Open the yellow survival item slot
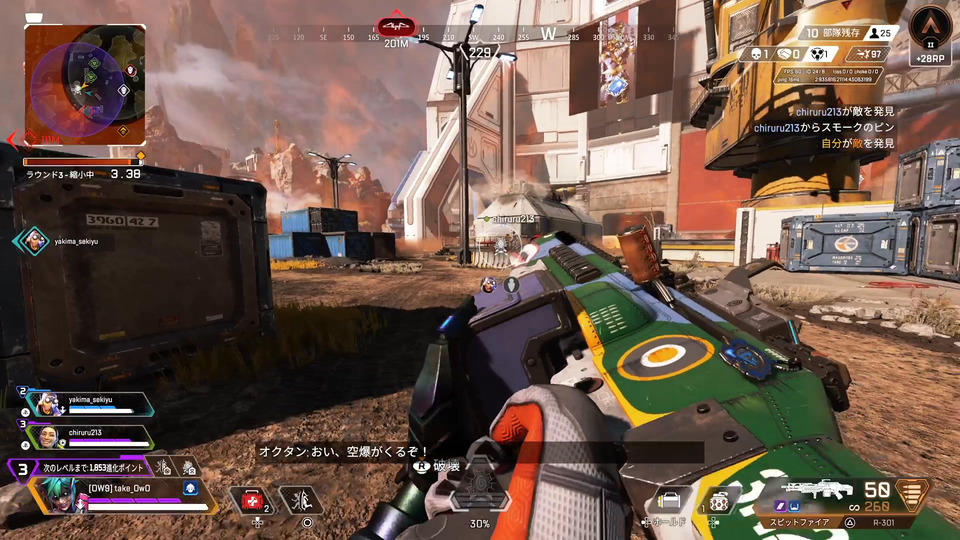Viewport: 960px width, 540px height. (667, 502)
